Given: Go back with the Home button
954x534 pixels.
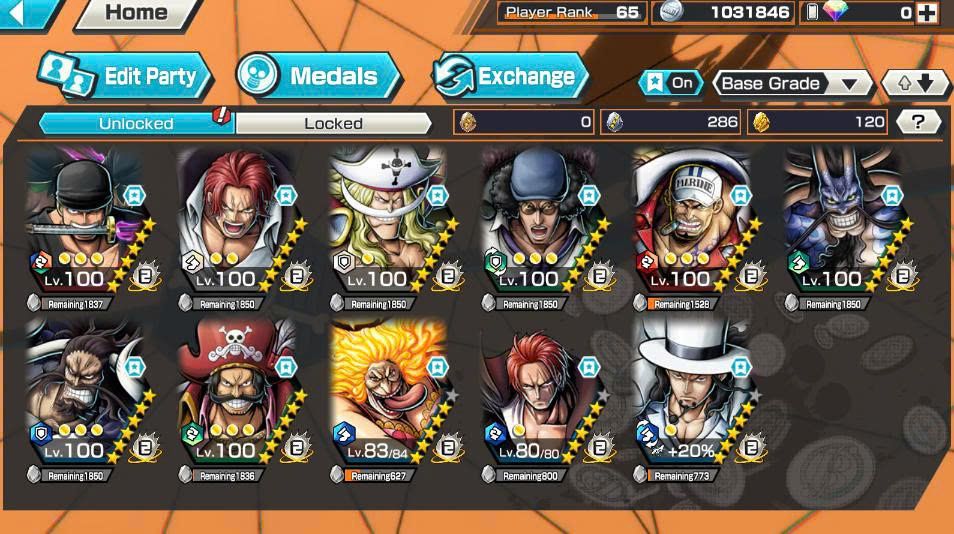Looking at the screenshot, I should coord(136,13).
